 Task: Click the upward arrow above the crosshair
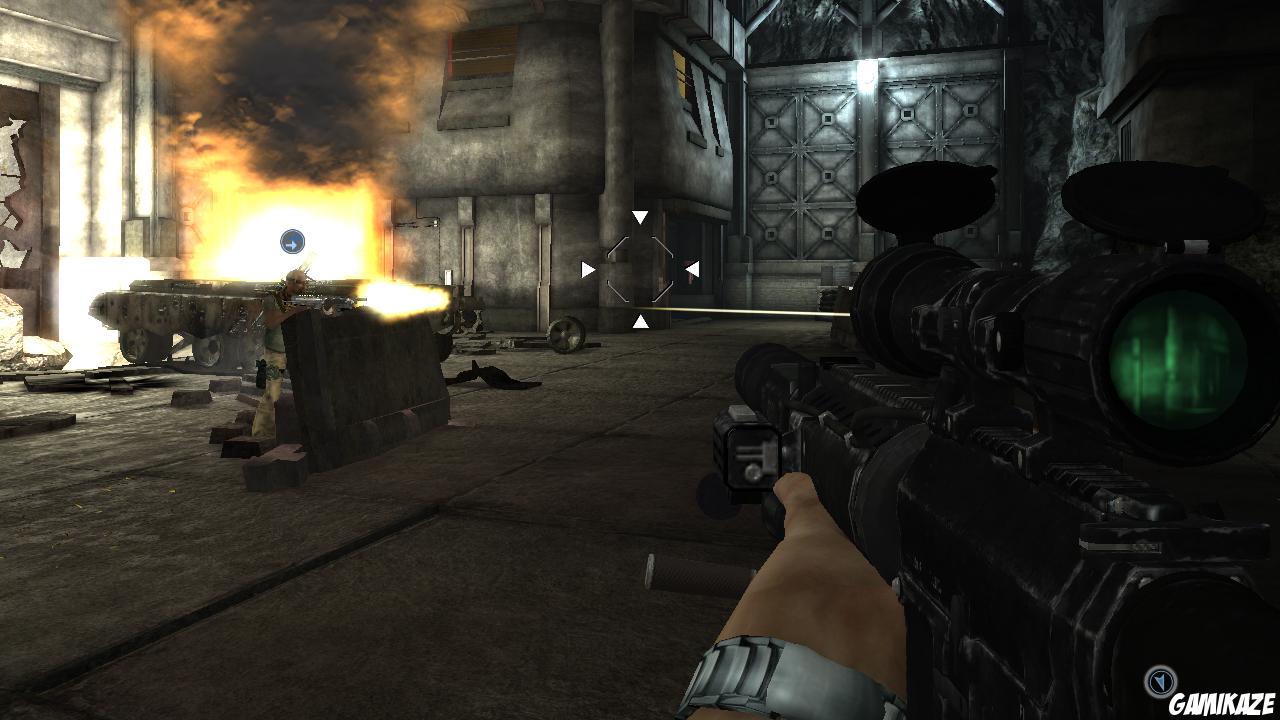pos(640,214)
